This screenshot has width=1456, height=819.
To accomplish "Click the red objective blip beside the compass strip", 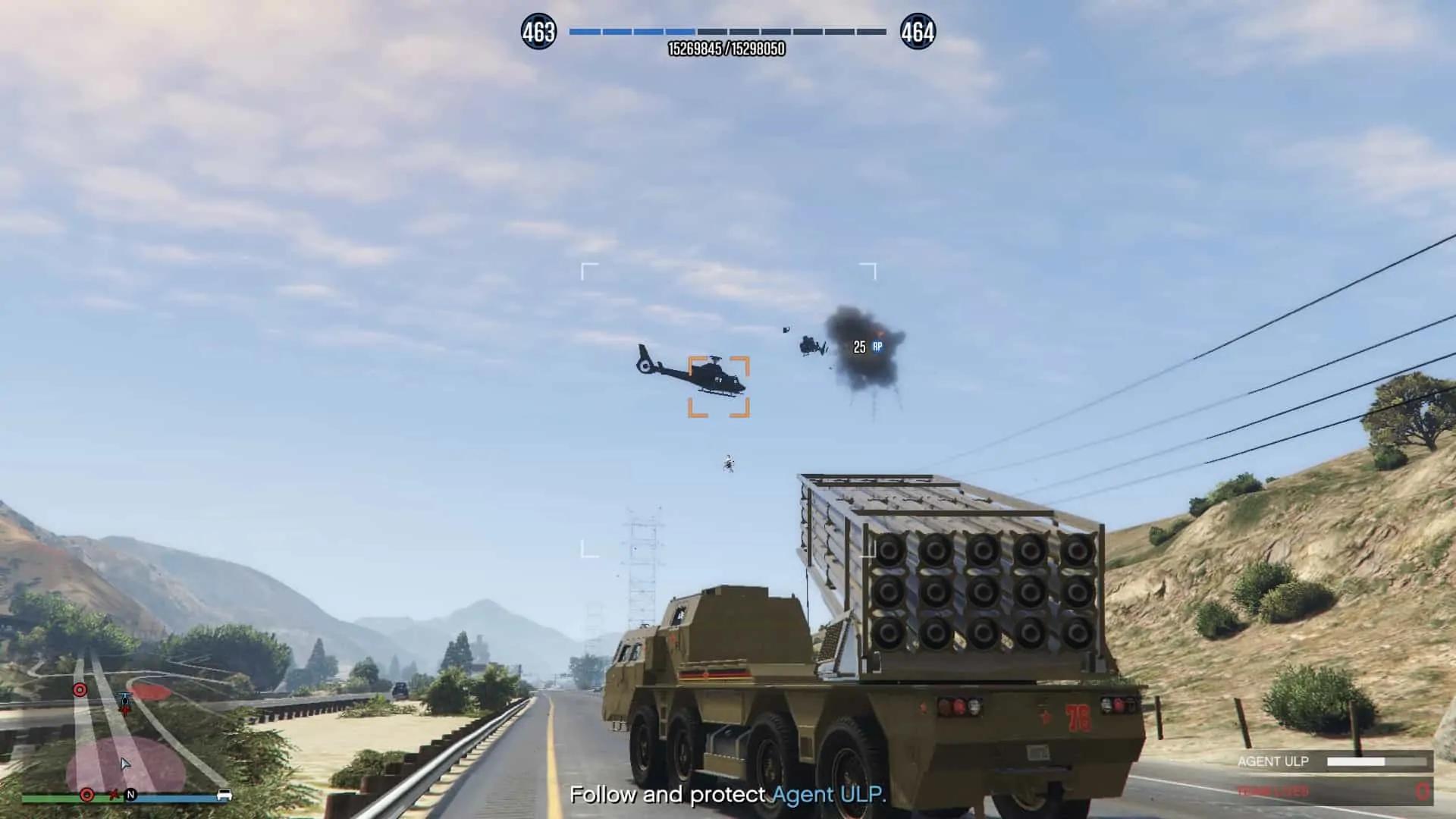I will (x=87, y=795).
